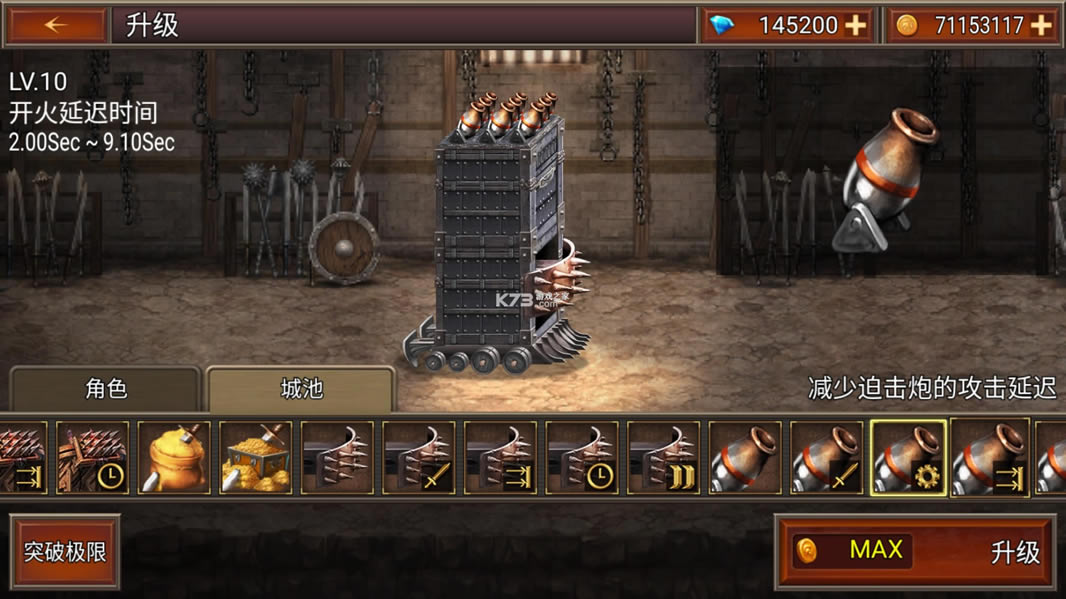The height and width of the screenshot is (599, 1066).
Task: Choose the spike barricade clock upgrade
Action: [x=92, y=458]
